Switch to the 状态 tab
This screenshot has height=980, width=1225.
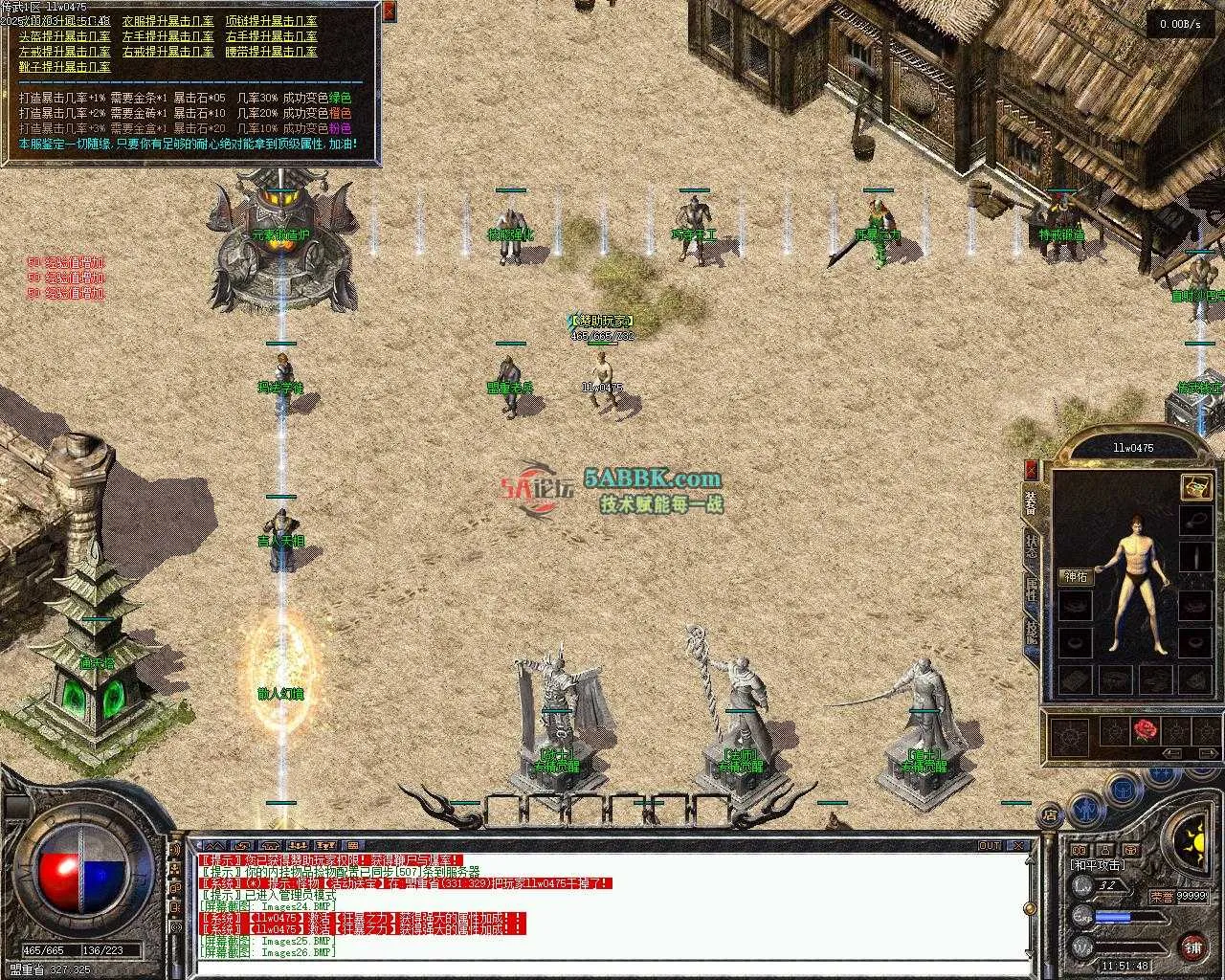click(1032, 547)
